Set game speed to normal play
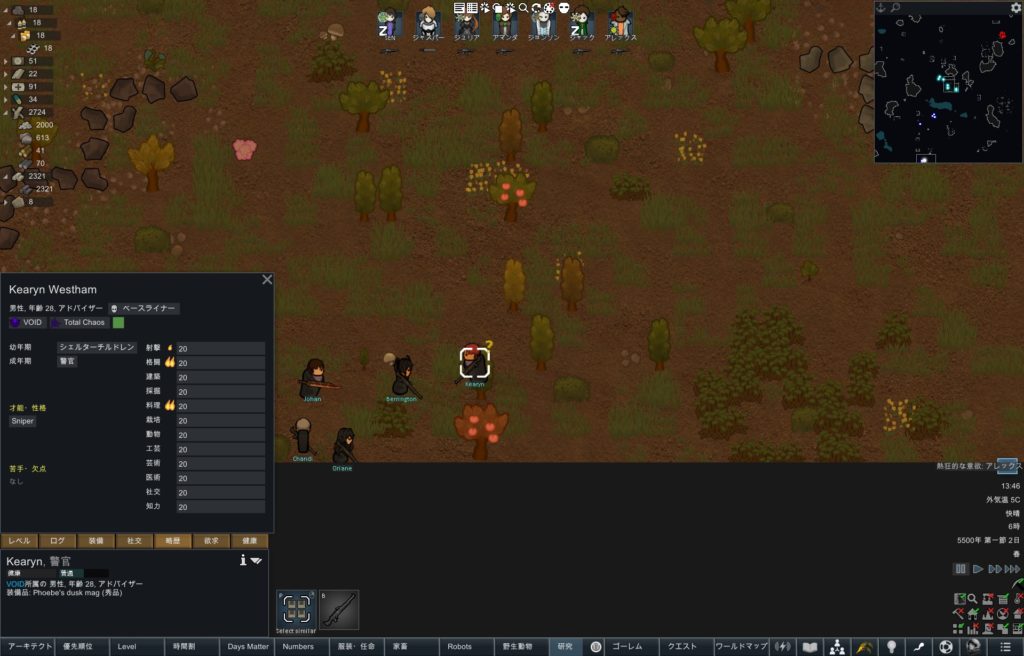The image size is (1024, 656). pos(978,569)
